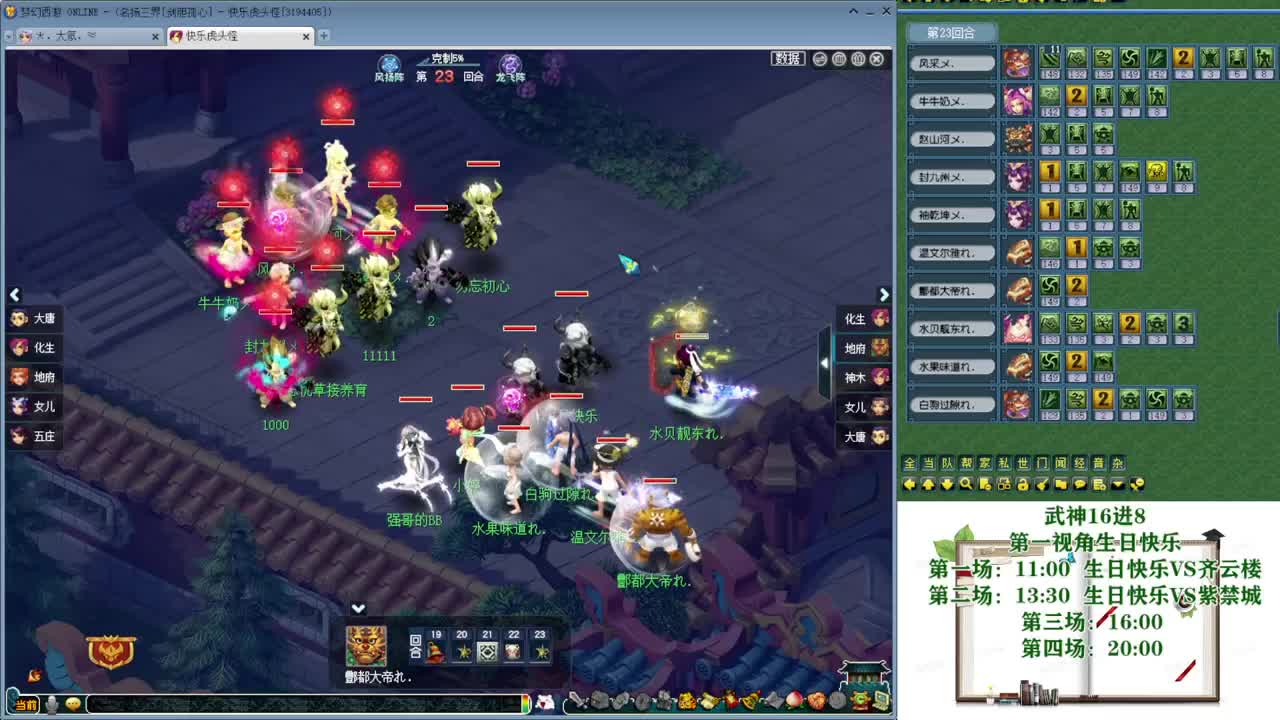
Task: Click the speech bubble icon in the chat toolbar
Action: pos(1079,484)
